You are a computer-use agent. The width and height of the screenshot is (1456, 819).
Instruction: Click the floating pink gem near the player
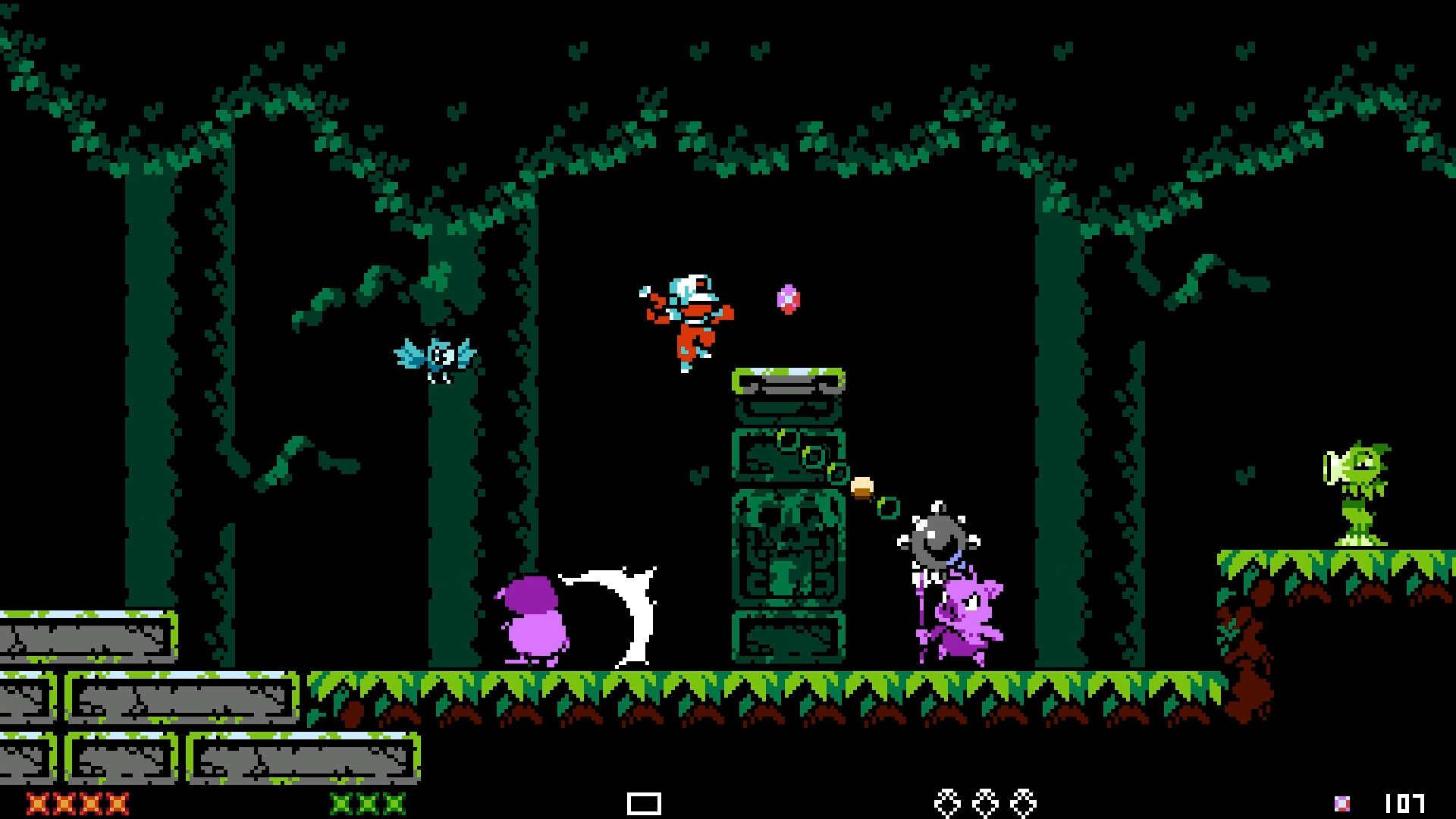[x=787, y=300]
